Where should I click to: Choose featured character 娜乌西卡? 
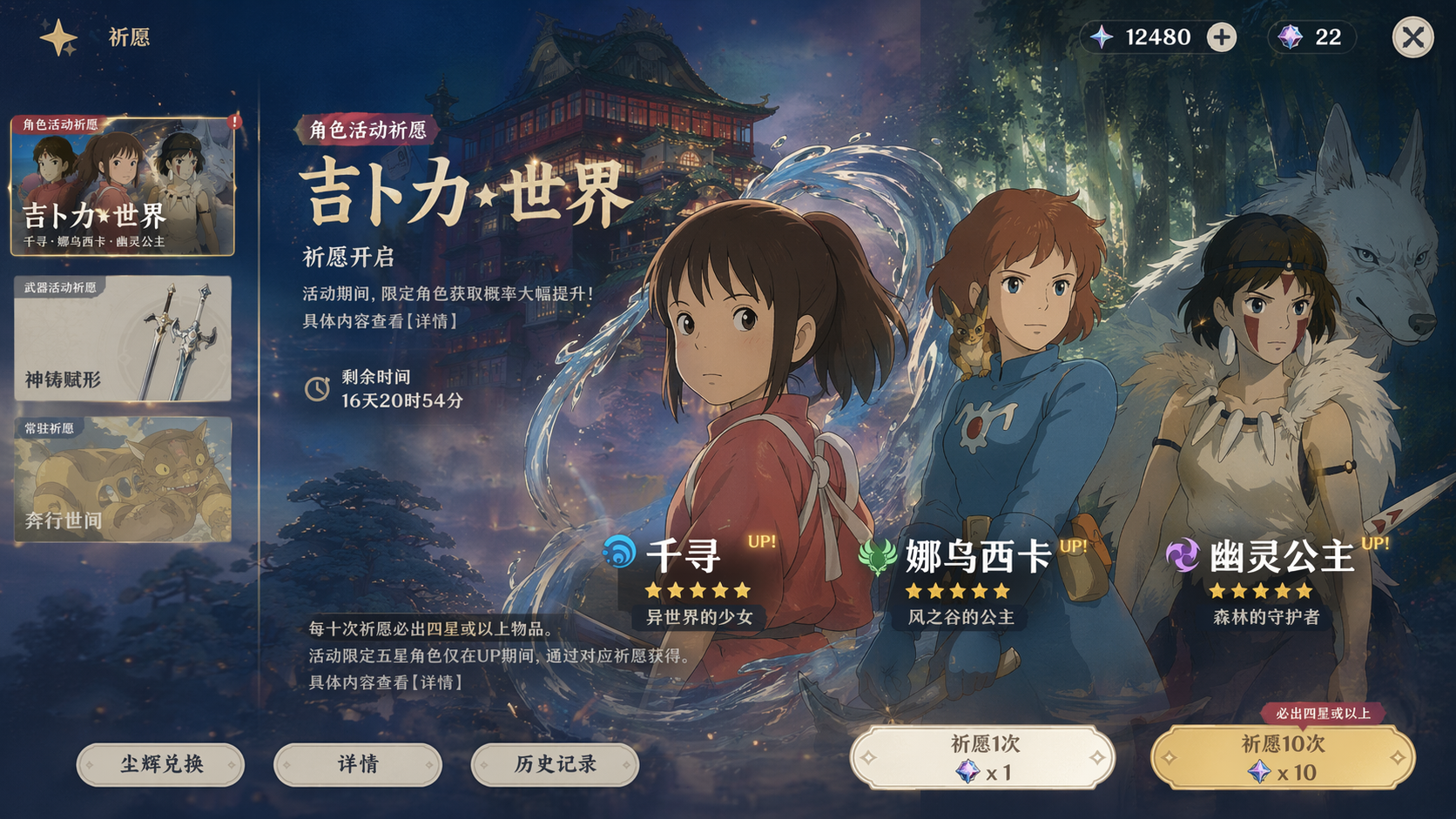click(977, 557)
